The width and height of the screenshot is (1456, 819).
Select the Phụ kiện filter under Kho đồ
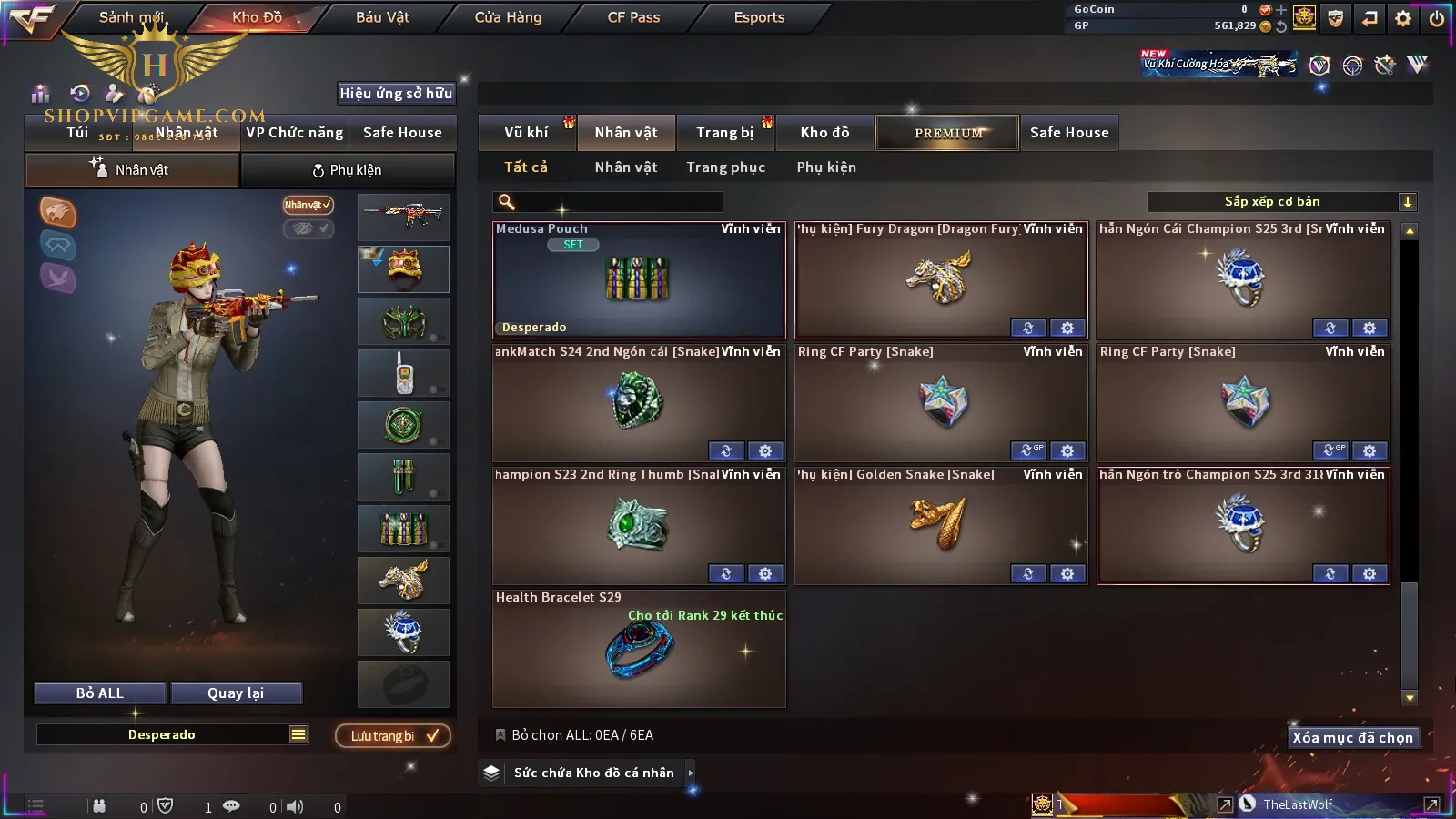[x=826, y=167]
